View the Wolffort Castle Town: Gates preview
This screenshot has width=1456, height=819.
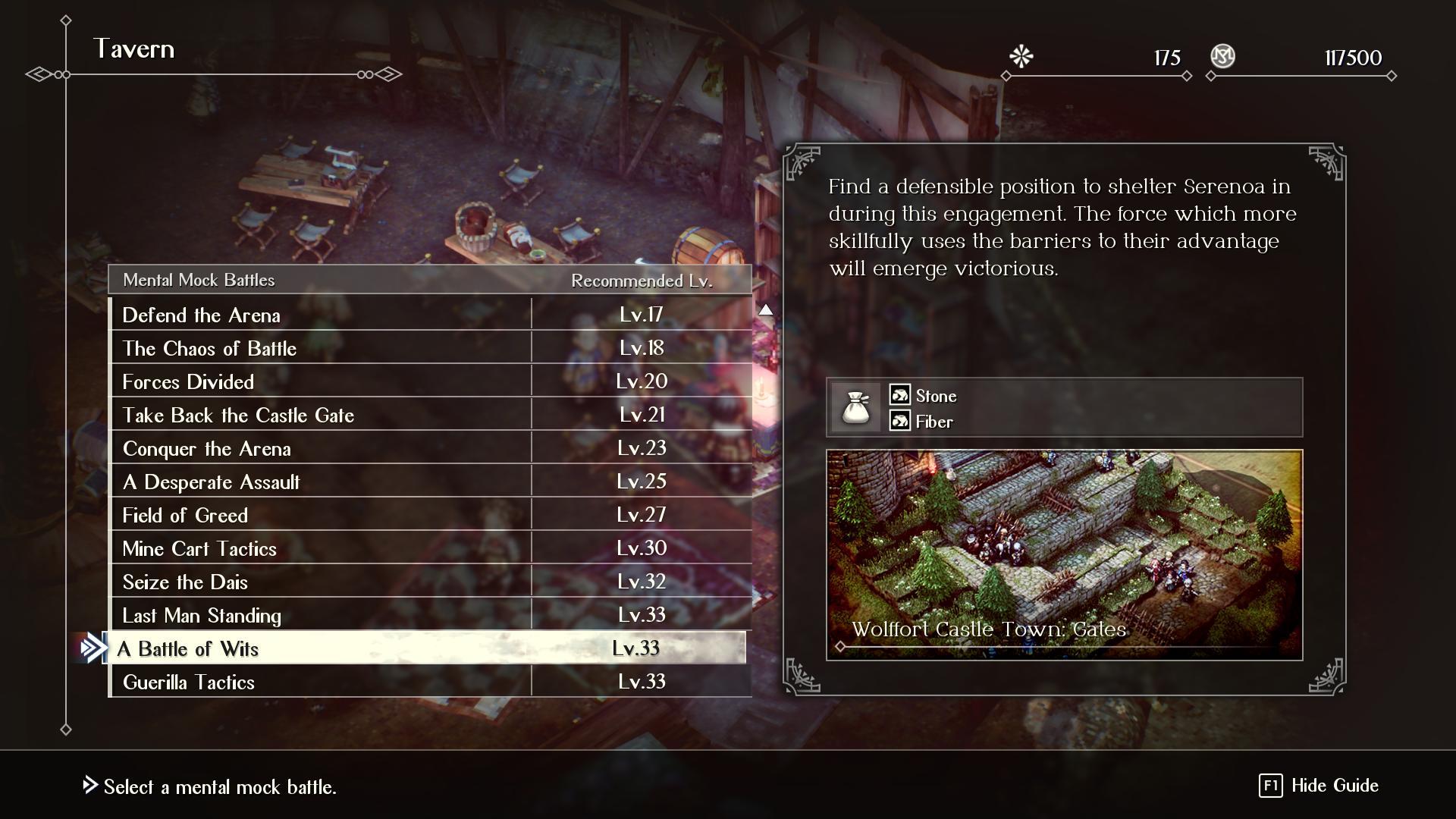[1064, 554]
